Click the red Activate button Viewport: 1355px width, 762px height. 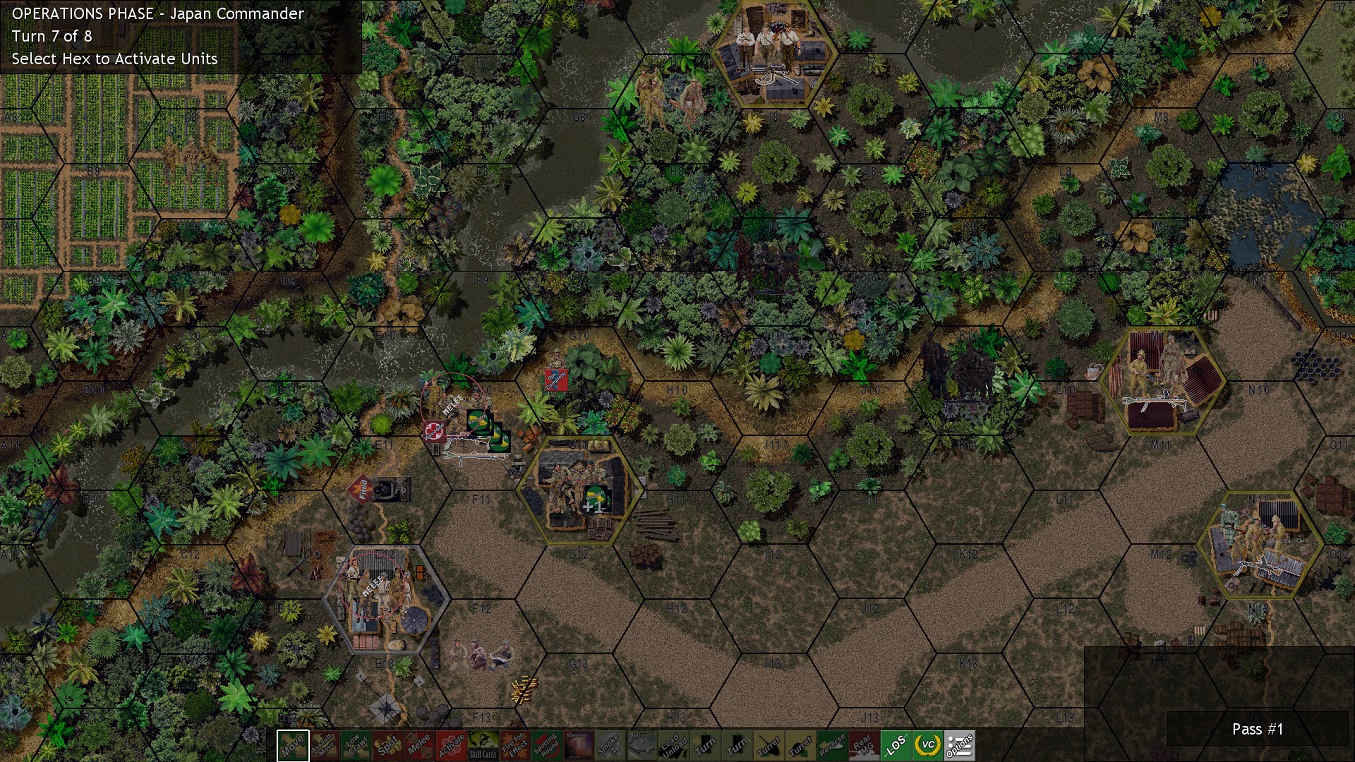(450, 746)
